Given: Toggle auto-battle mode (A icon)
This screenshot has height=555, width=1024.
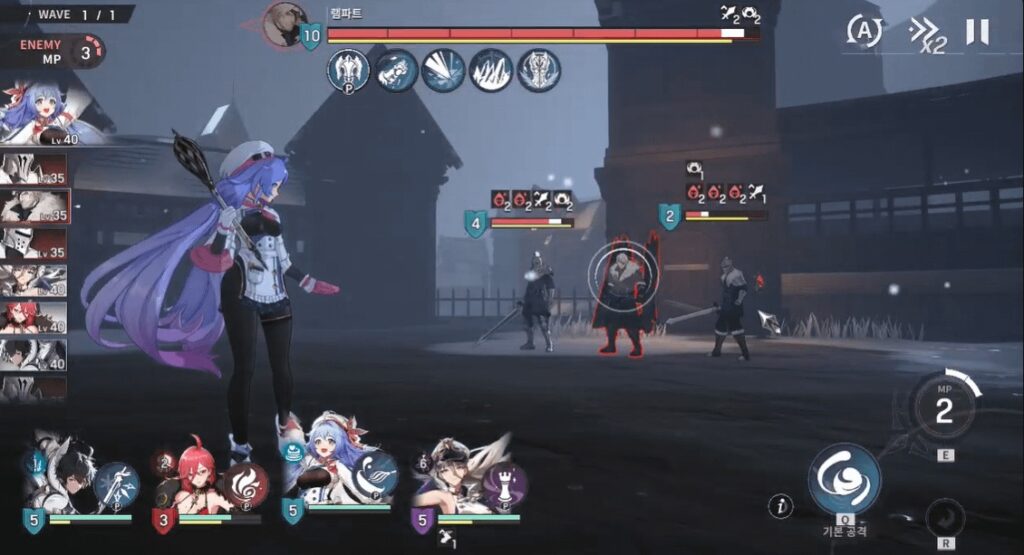Looking at the screenshot, I should click(x=864, y=31).
